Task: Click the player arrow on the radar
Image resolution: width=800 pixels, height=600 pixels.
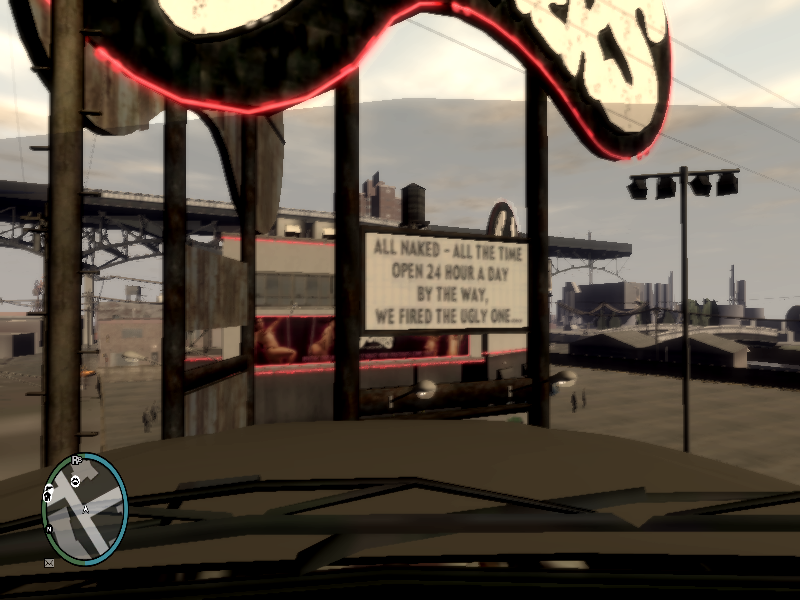Action: (x=86, y=509)
